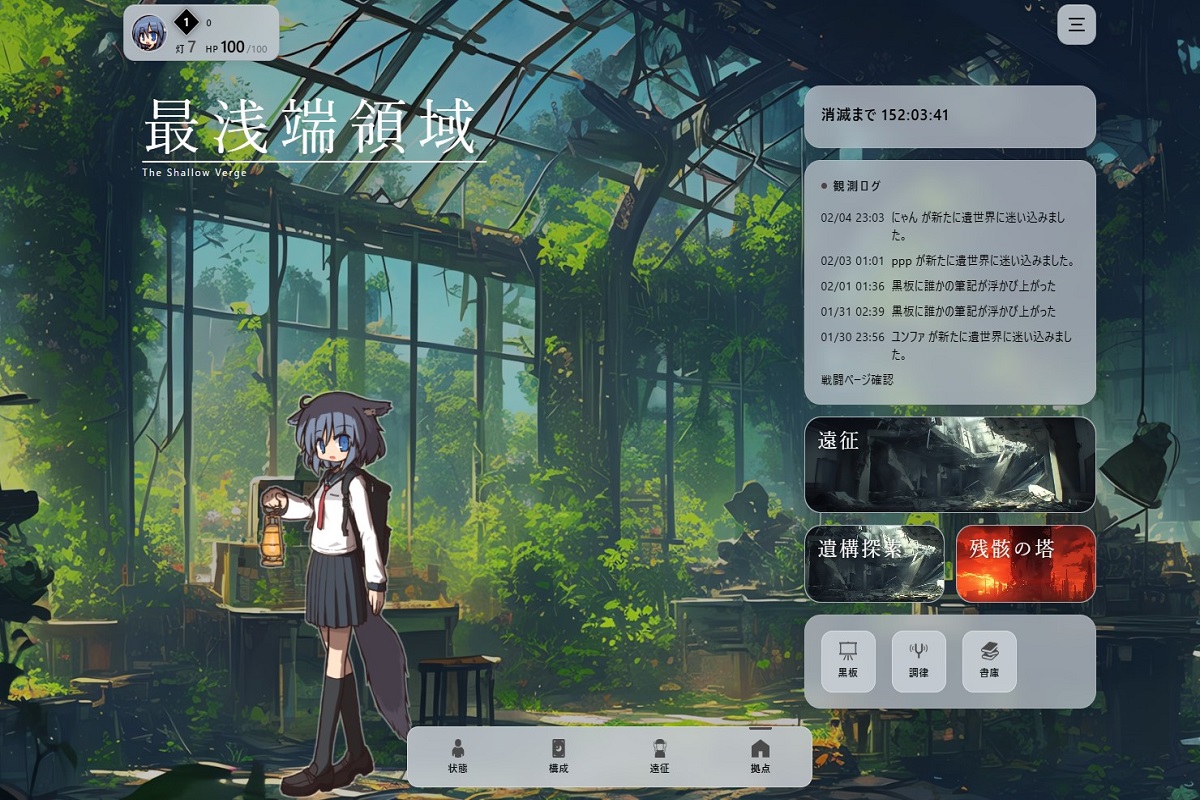Switch to the 状態 status tab
The image size is (1200, 800).
(x=458, y=756)
